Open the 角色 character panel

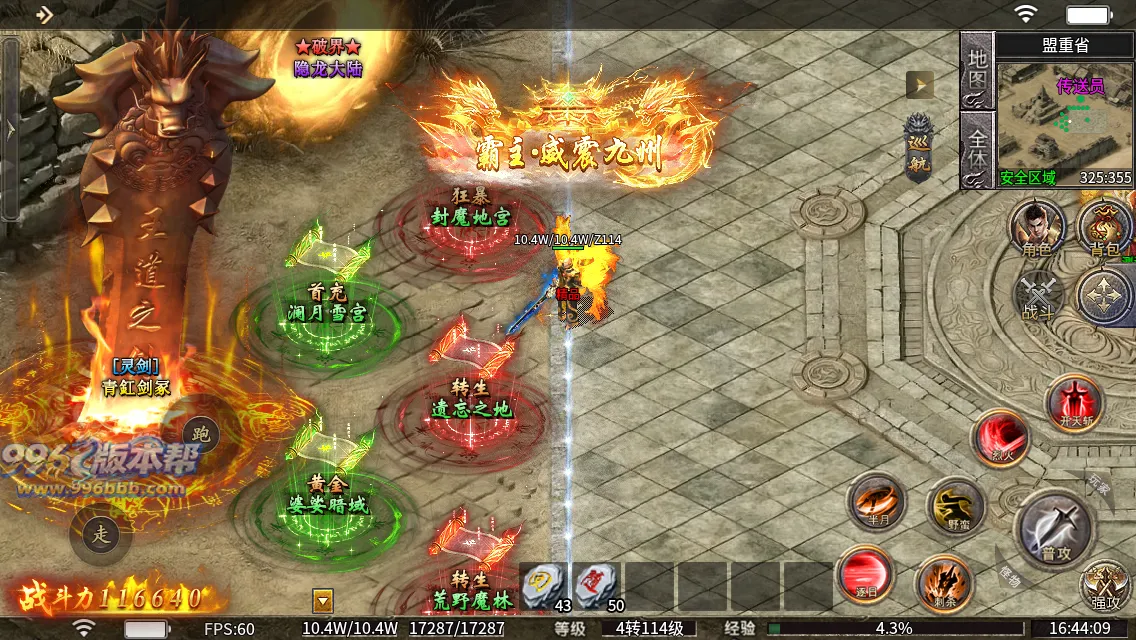[x=1037, y=227]
